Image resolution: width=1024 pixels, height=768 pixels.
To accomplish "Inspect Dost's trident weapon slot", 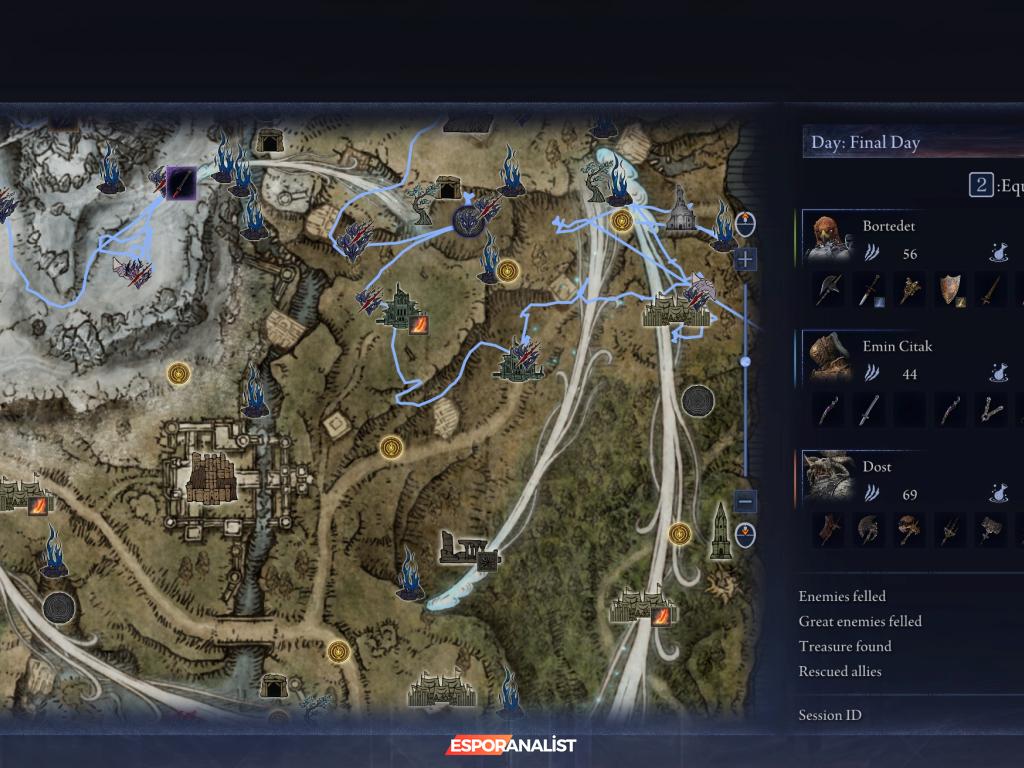I will [x=949, y=530].
